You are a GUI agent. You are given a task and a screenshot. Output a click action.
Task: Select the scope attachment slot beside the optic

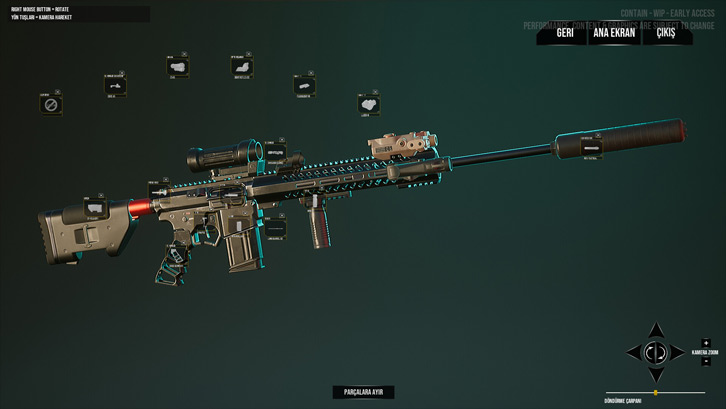coord(274,152)
